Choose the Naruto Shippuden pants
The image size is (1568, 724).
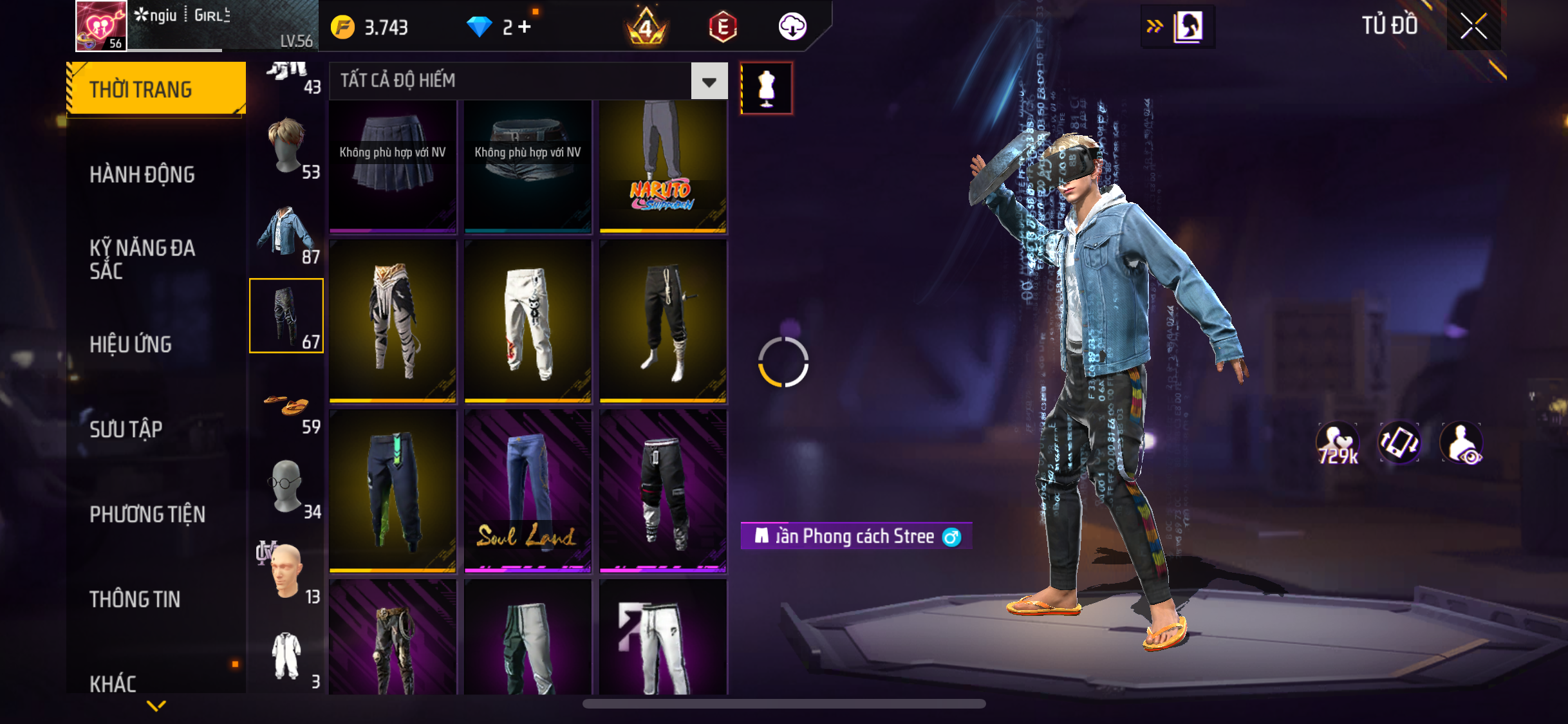pyautogui.click(x=663, y=166)
